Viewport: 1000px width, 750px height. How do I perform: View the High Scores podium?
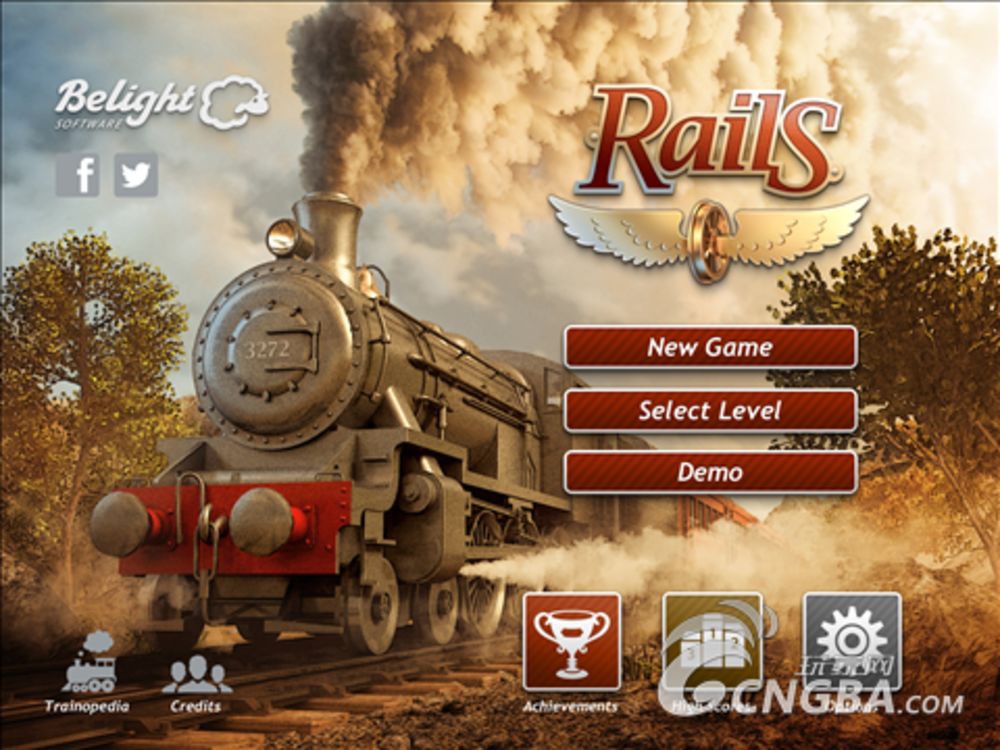point(712,642)
